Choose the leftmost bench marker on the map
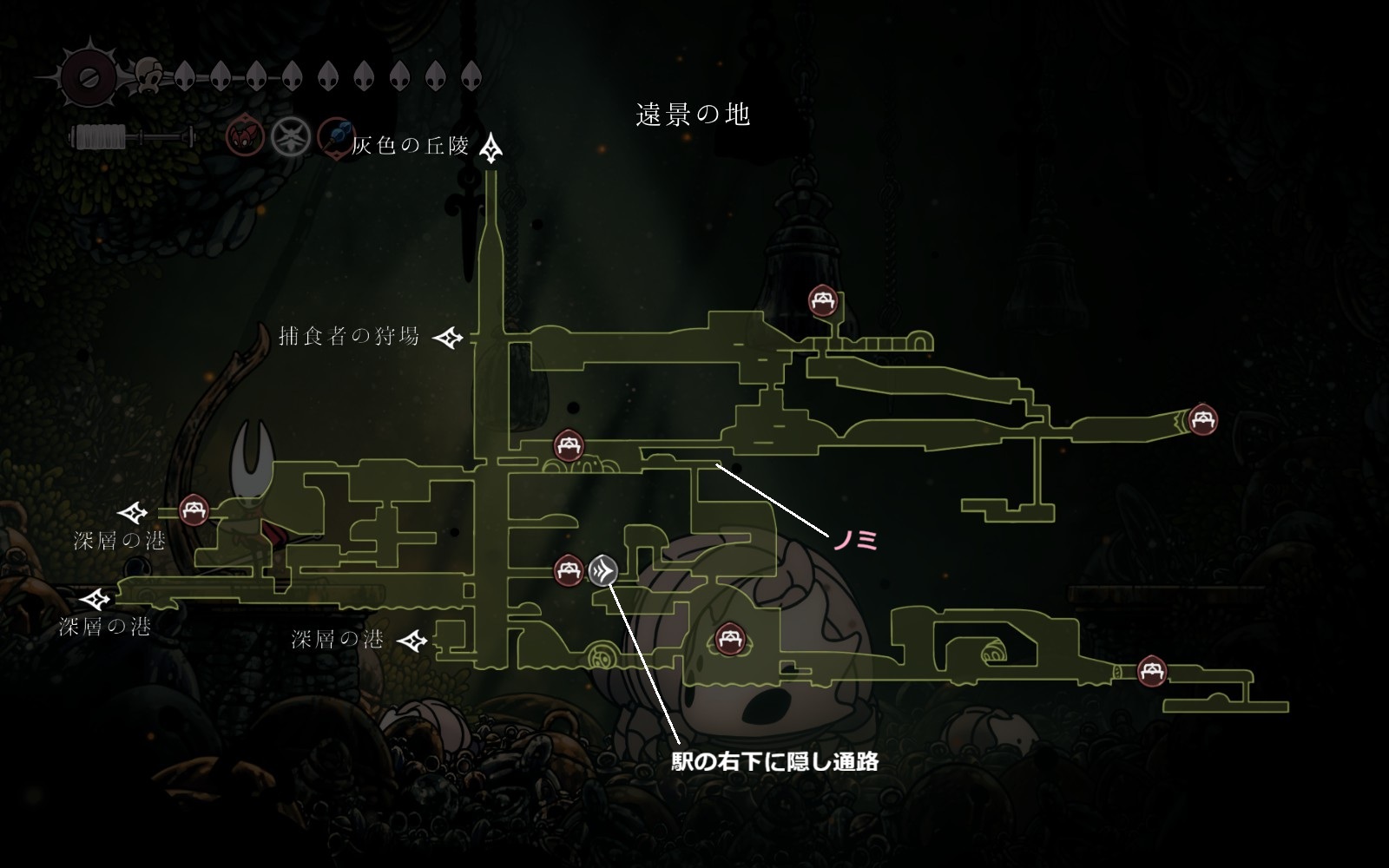 [194, 510]
